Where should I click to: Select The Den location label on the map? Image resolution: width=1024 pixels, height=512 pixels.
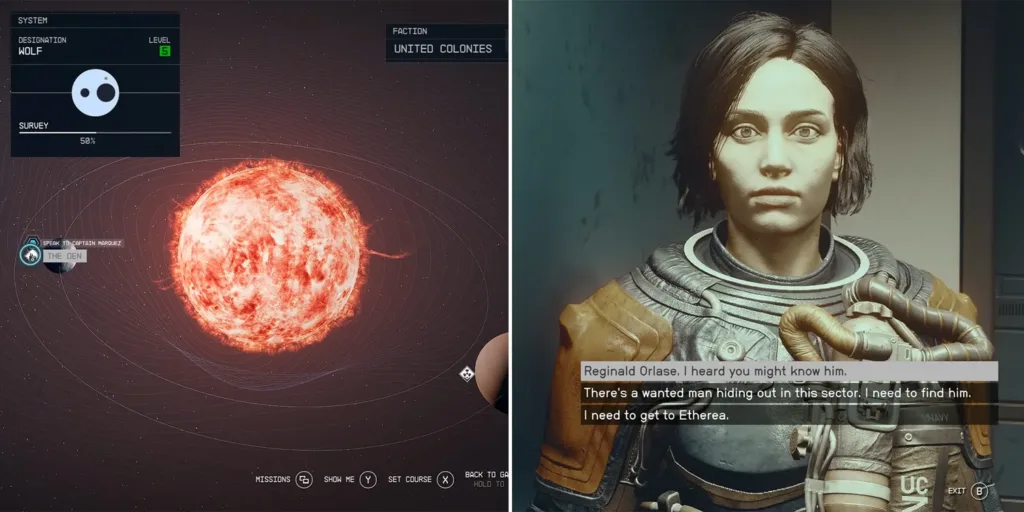pos(64,256)
